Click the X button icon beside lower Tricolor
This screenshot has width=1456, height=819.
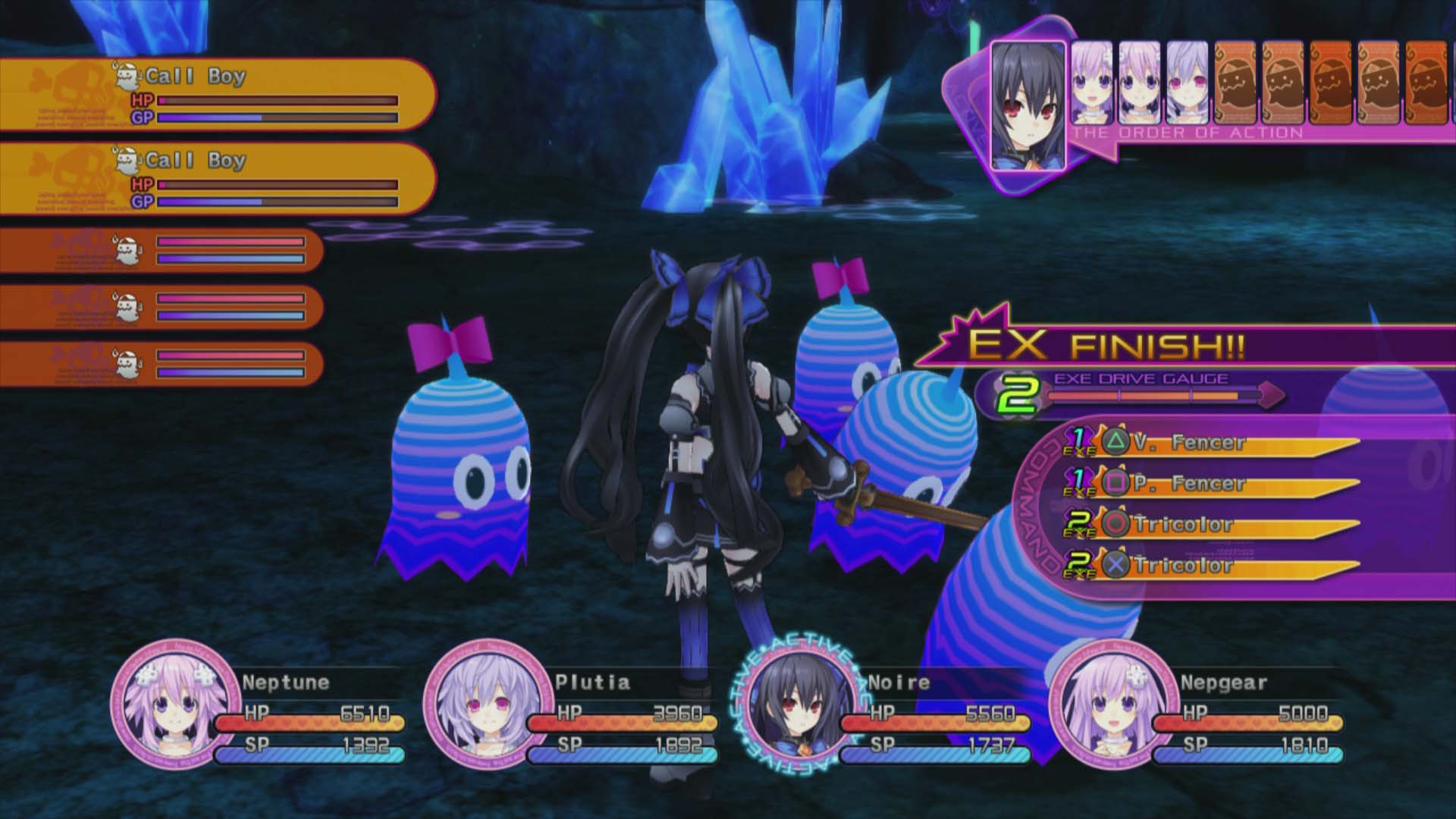(x=1116, y=563)
